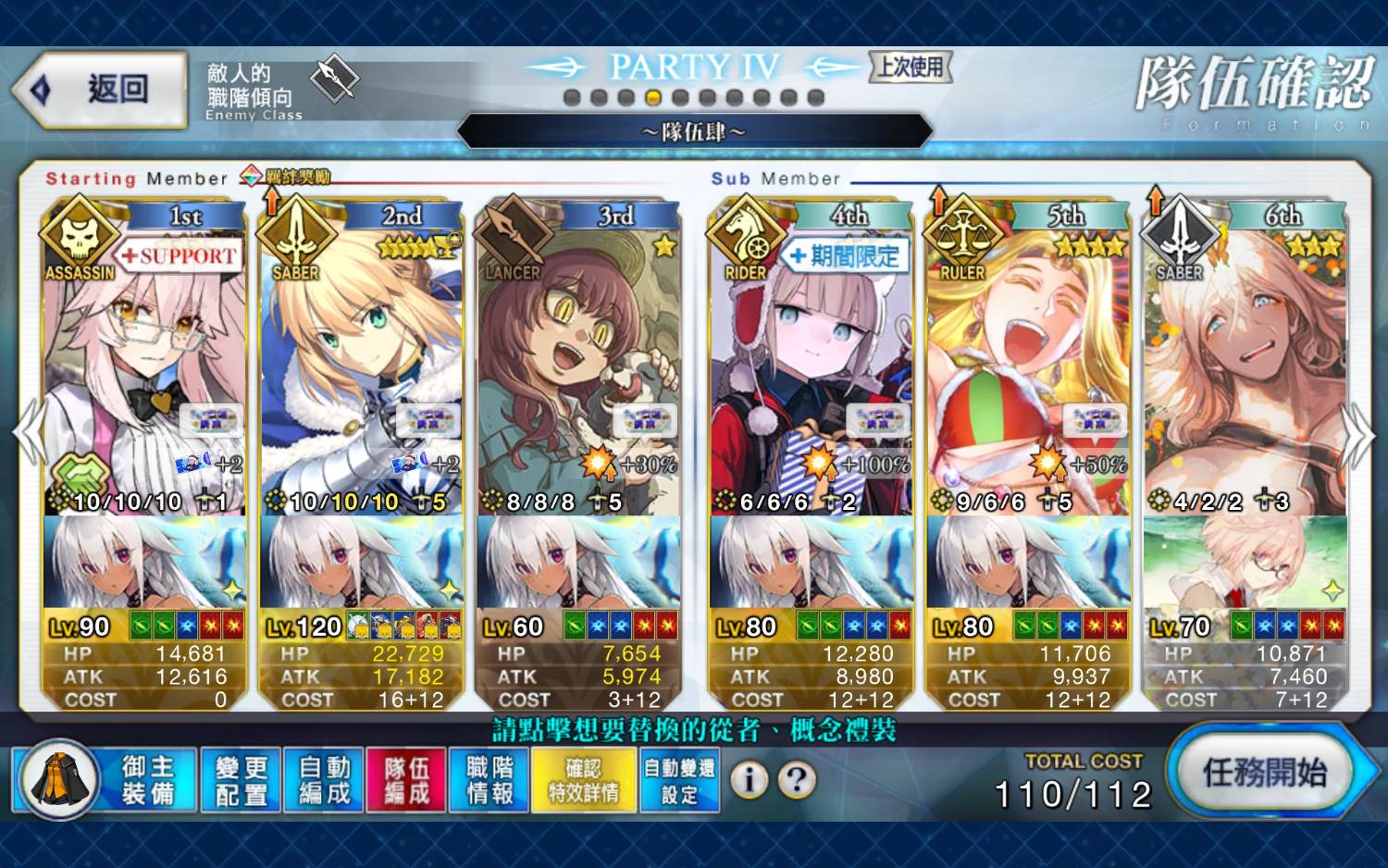Tap the 6th slot Saber servant card
The width and height of the screenshot is (1388, 868).
(x=1245, y=370)
